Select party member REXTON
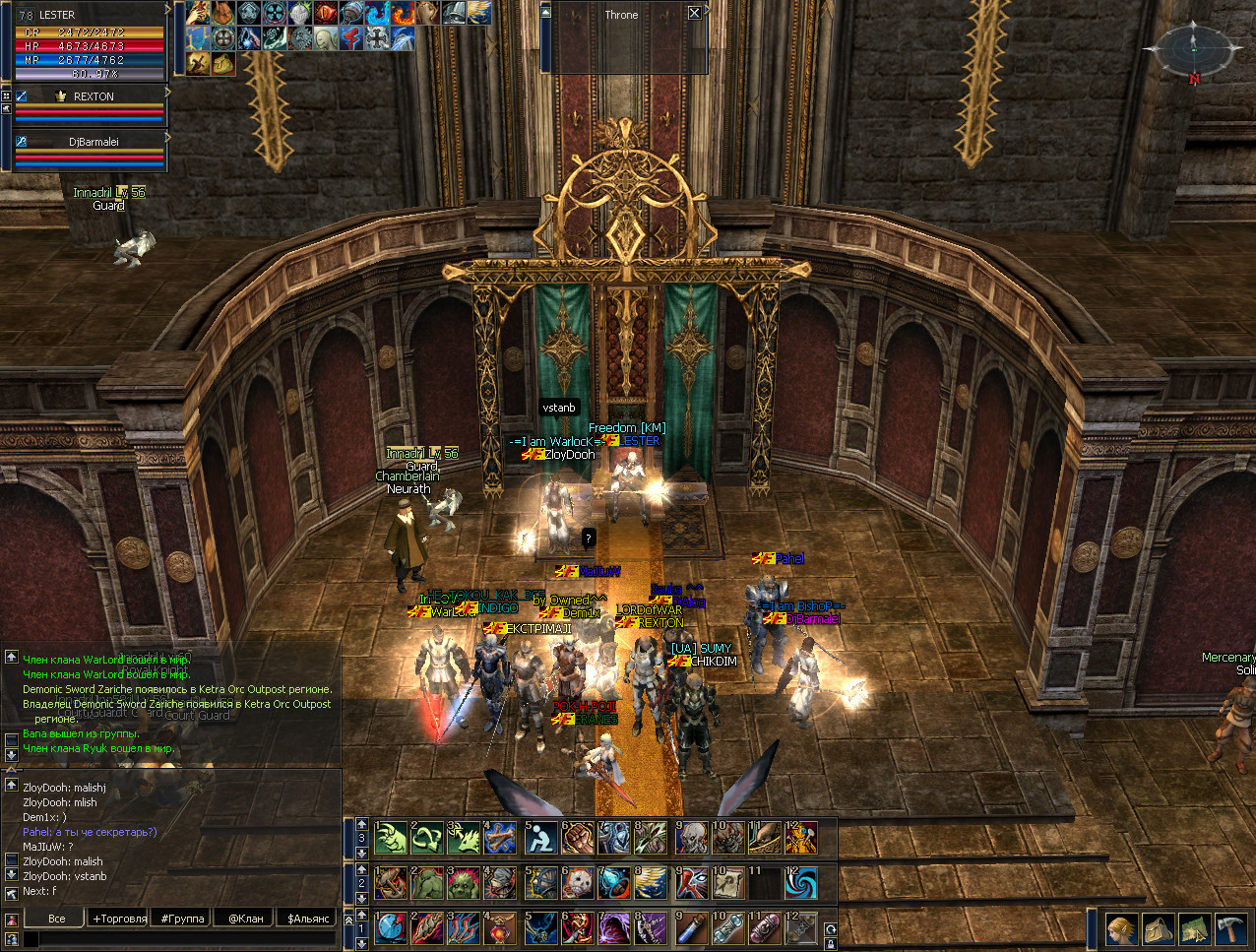 pos(94,96)
